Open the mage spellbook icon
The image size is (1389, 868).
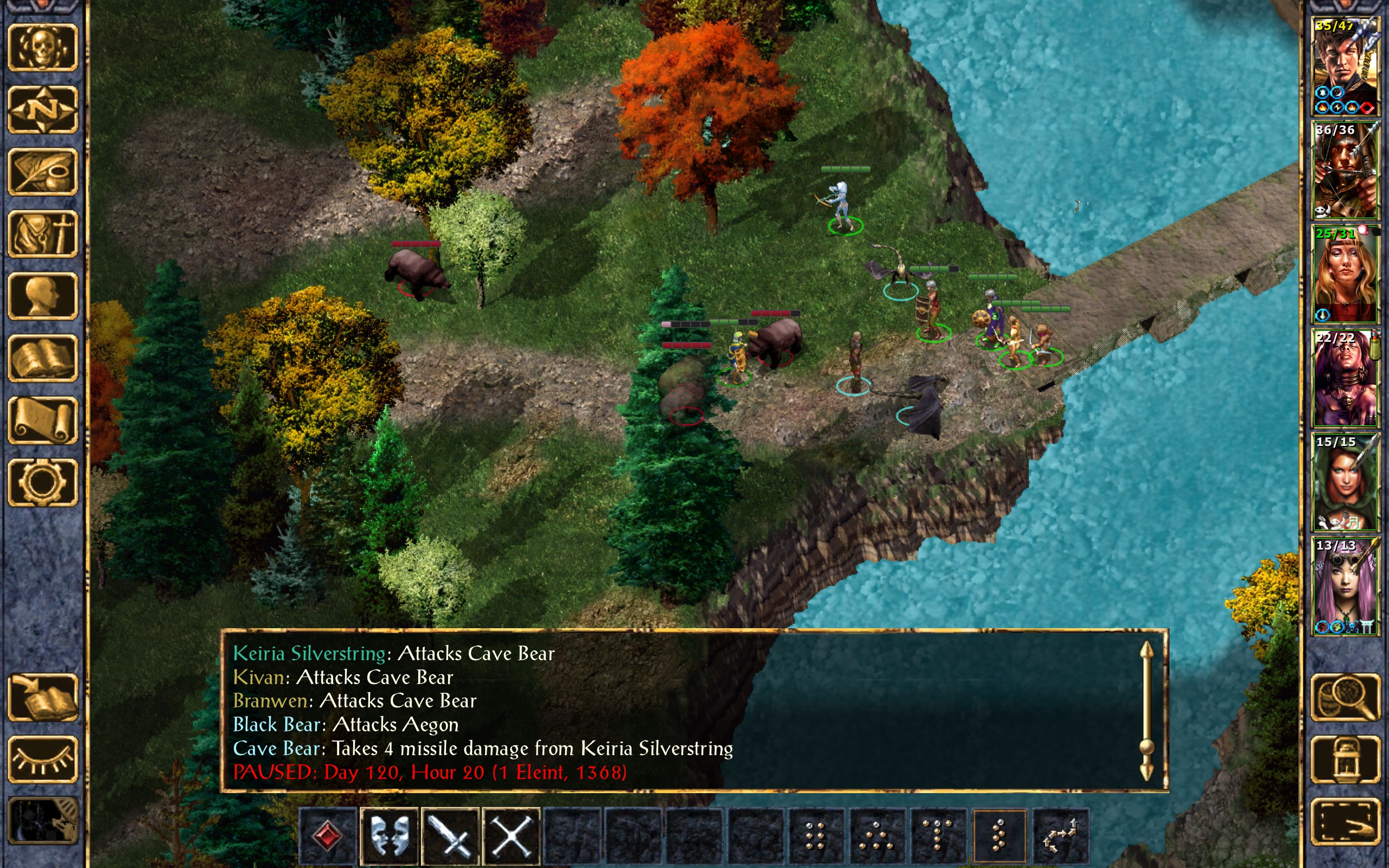[42, 358]
